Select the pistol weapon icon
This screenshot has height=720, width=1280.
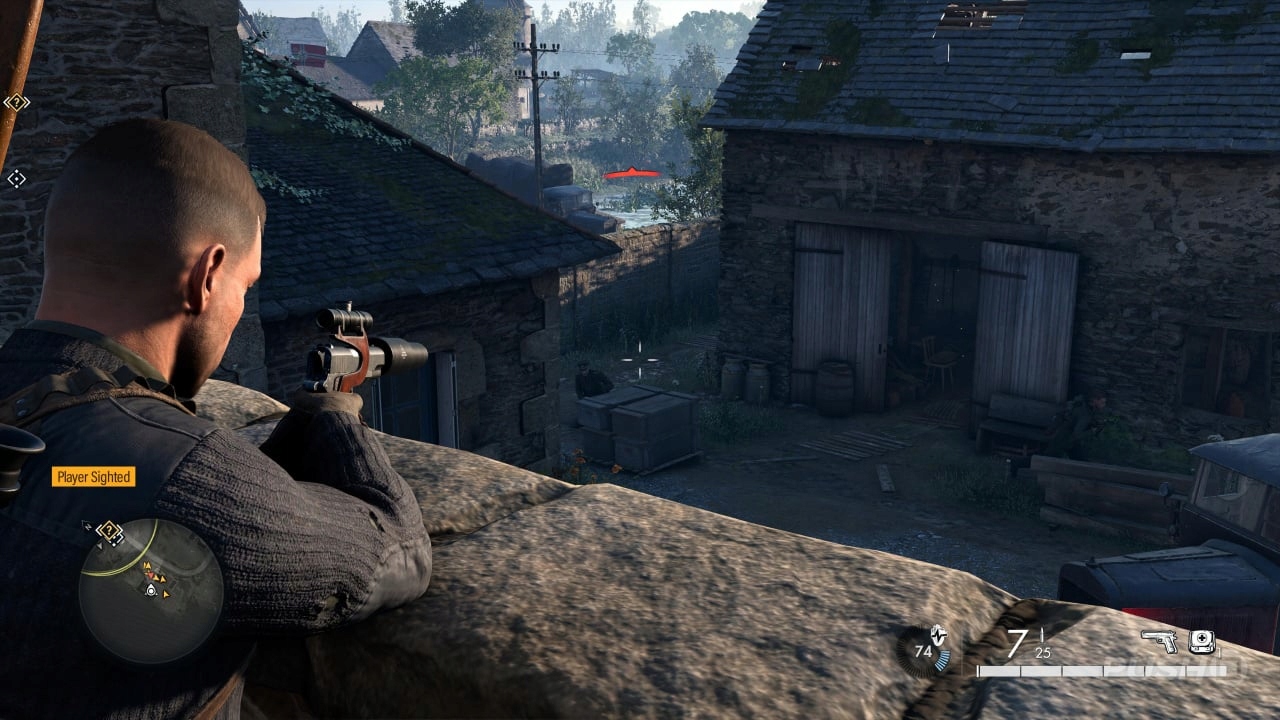point(1159,641)
